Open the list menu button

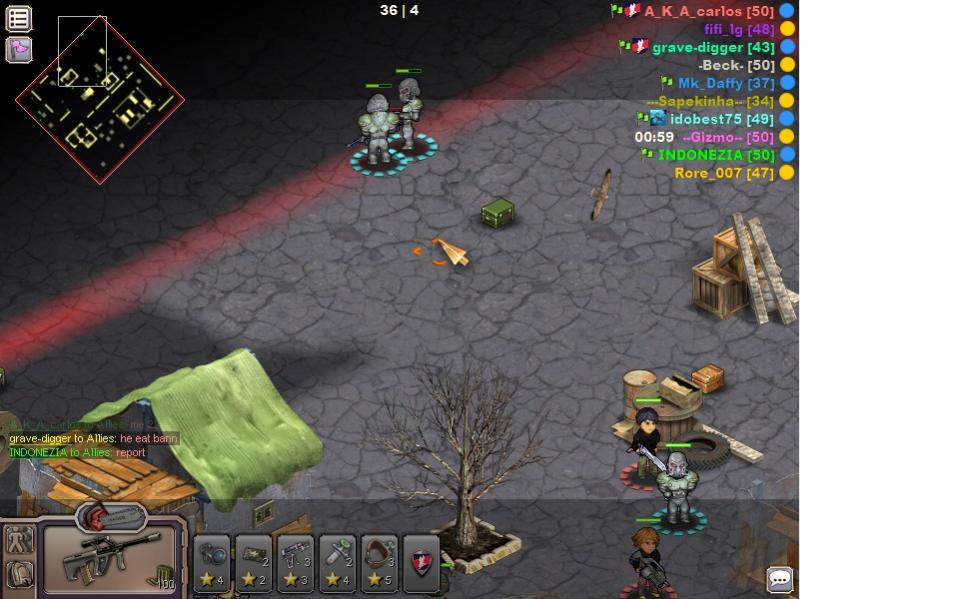[19, 18]
